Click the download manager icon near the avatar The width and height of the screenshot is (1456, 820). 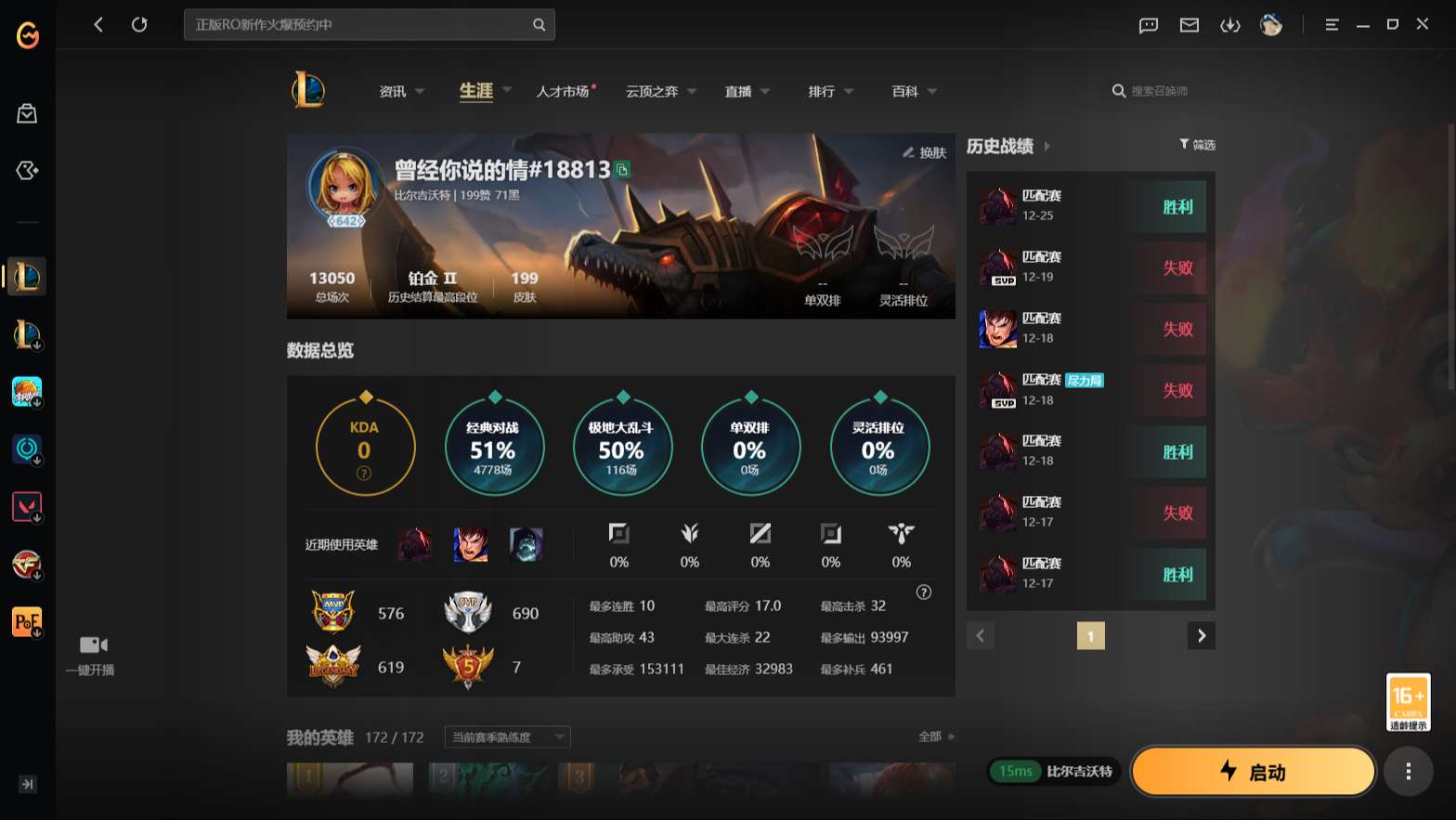pyautogui.click(x=1229, y=25)
